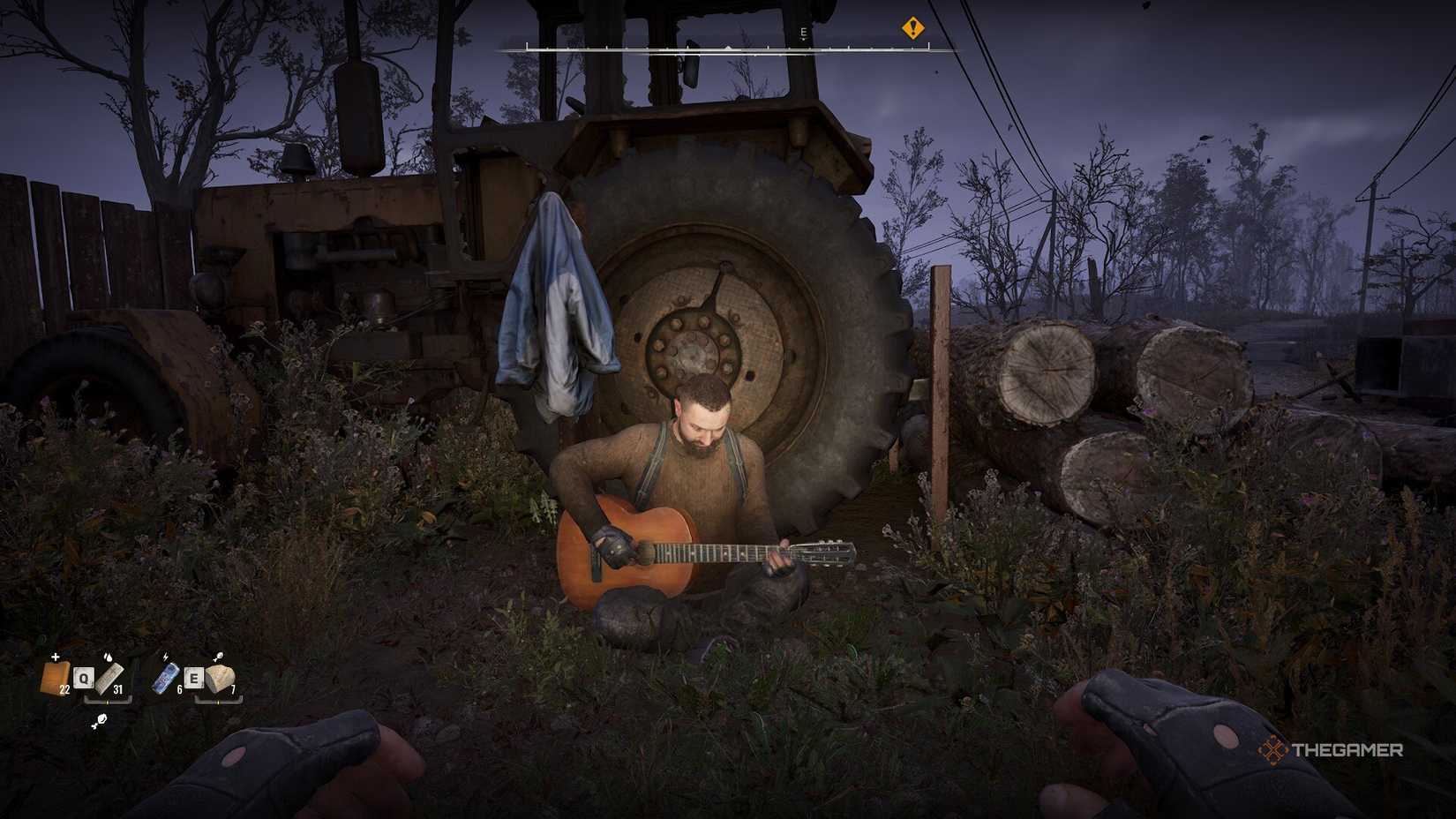
Task: Click the item count 7 beside the bread
Action: tap(234, 689)
